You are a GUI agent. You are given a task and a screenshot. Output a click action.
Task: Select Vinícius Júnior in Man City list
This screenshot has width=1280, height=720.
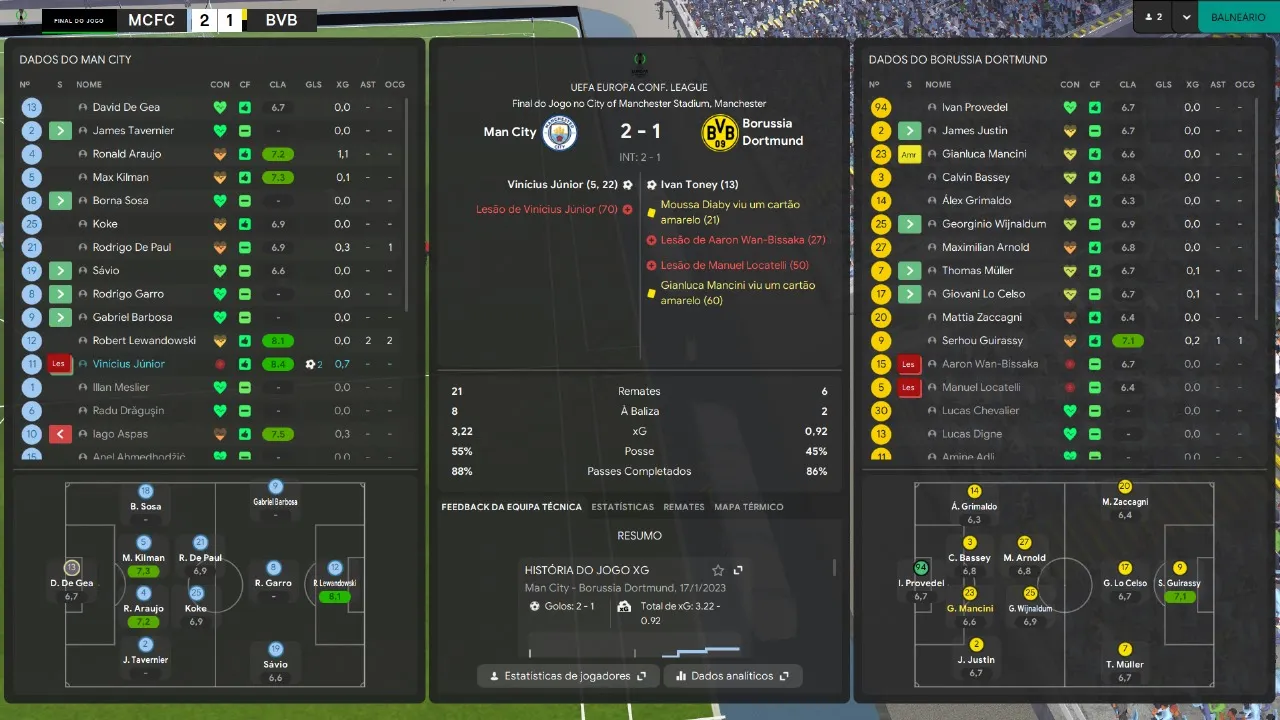click(x=129, y=364)
